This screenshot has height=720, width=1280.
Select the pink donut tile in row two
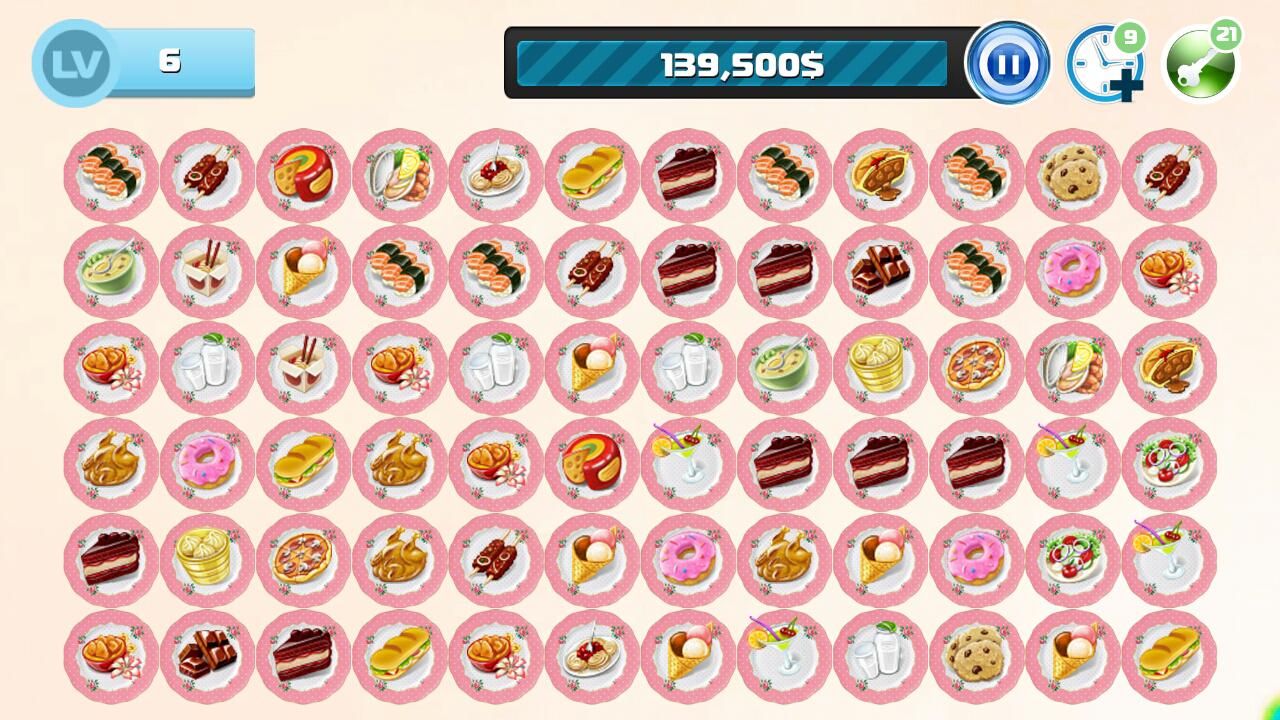[x=1071, y=272]
